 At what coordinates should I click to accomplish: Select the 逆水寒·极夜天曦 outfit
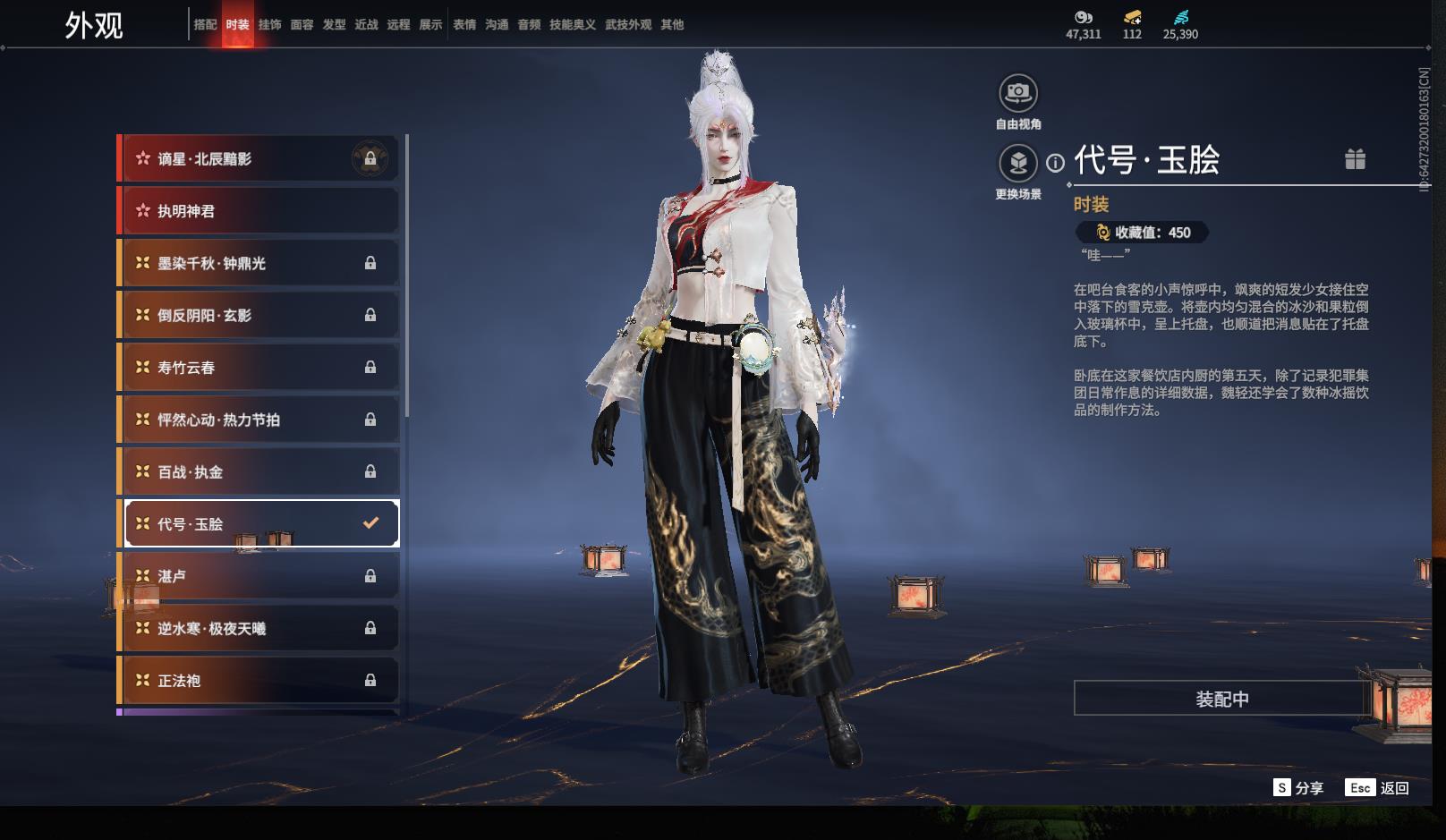(x=259, y=628)
